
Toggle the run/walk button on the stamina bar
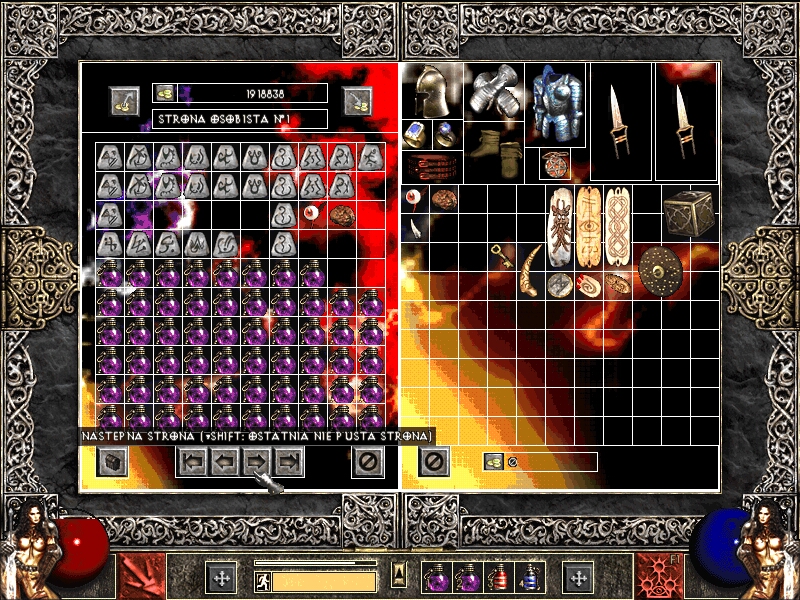pyautogui.click(x=261, y=580)
